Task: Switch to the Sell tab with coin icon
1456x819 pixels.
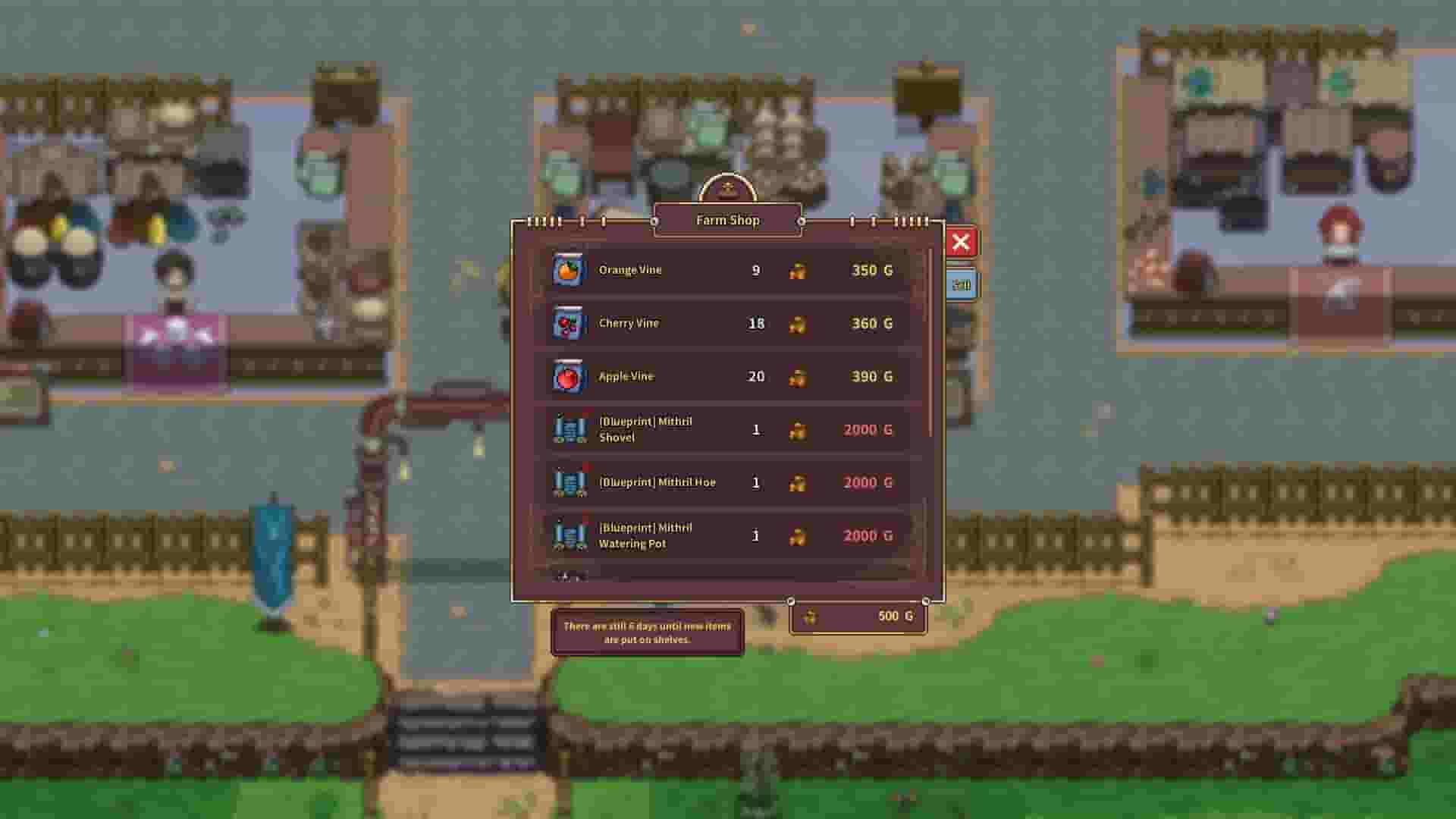Action: 962,284
